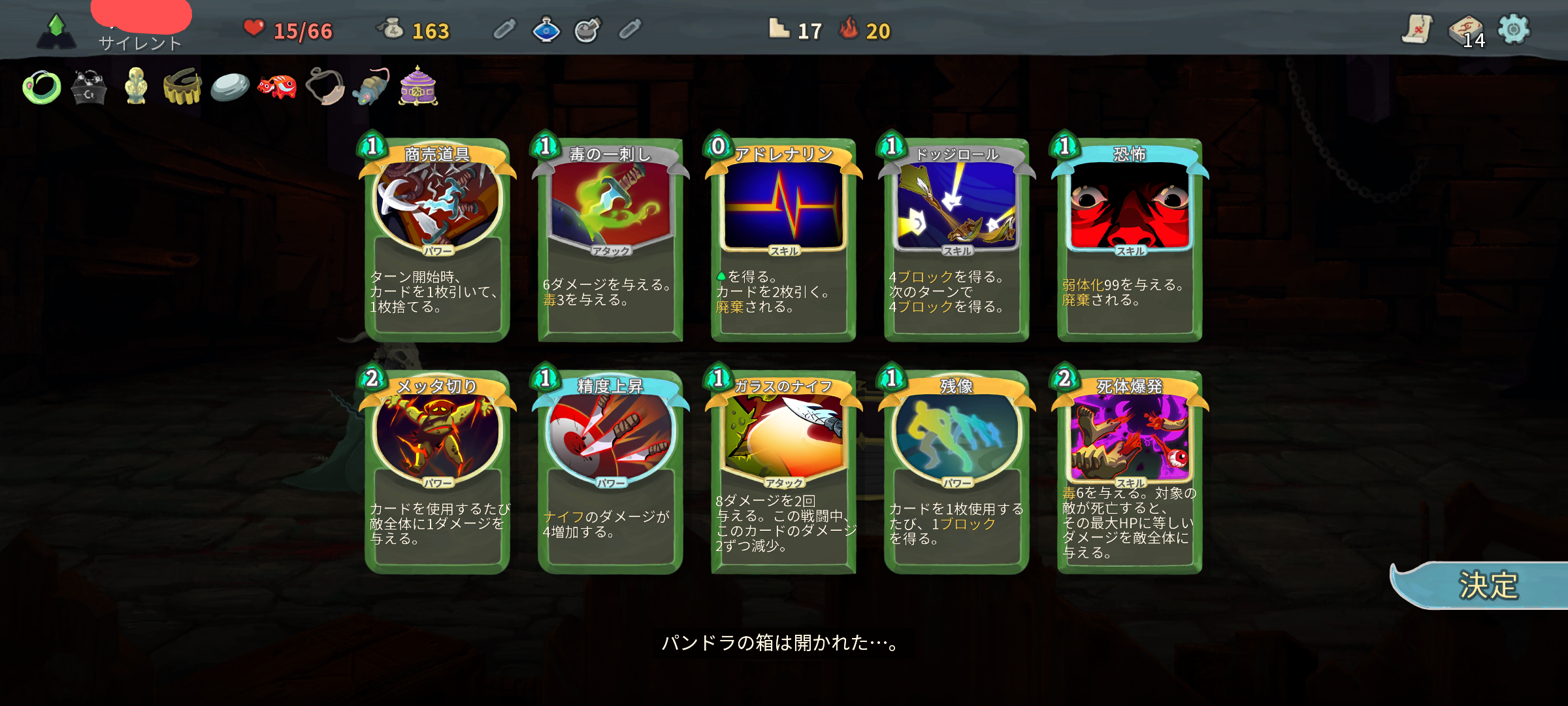The height and width of the screenshot is (706, 1568).
Task: Confirm with the 決定 button
Action: [x=1486, y=585]
